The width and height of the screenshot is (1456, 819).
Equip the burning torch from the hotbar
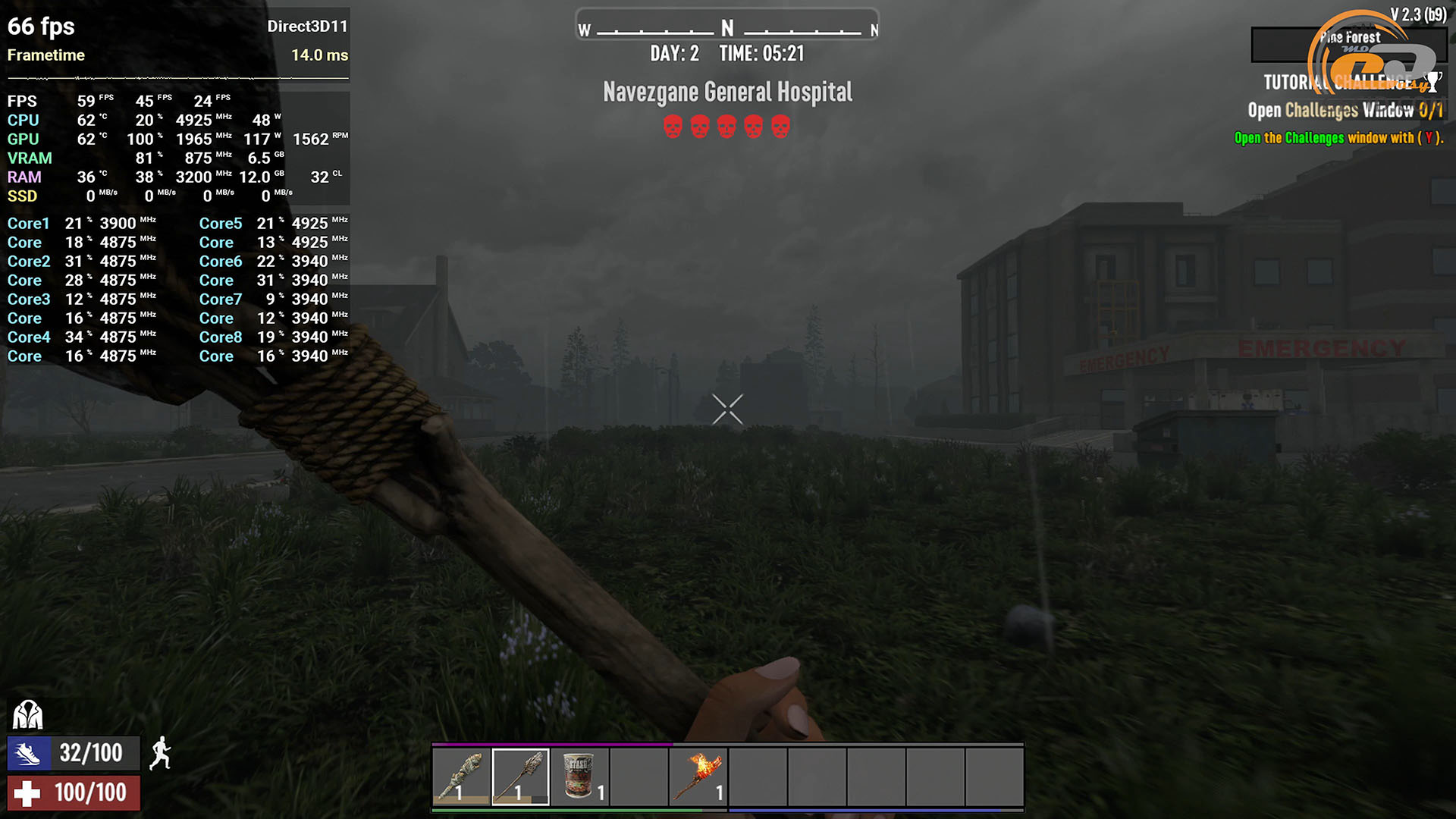click(698, 777)
